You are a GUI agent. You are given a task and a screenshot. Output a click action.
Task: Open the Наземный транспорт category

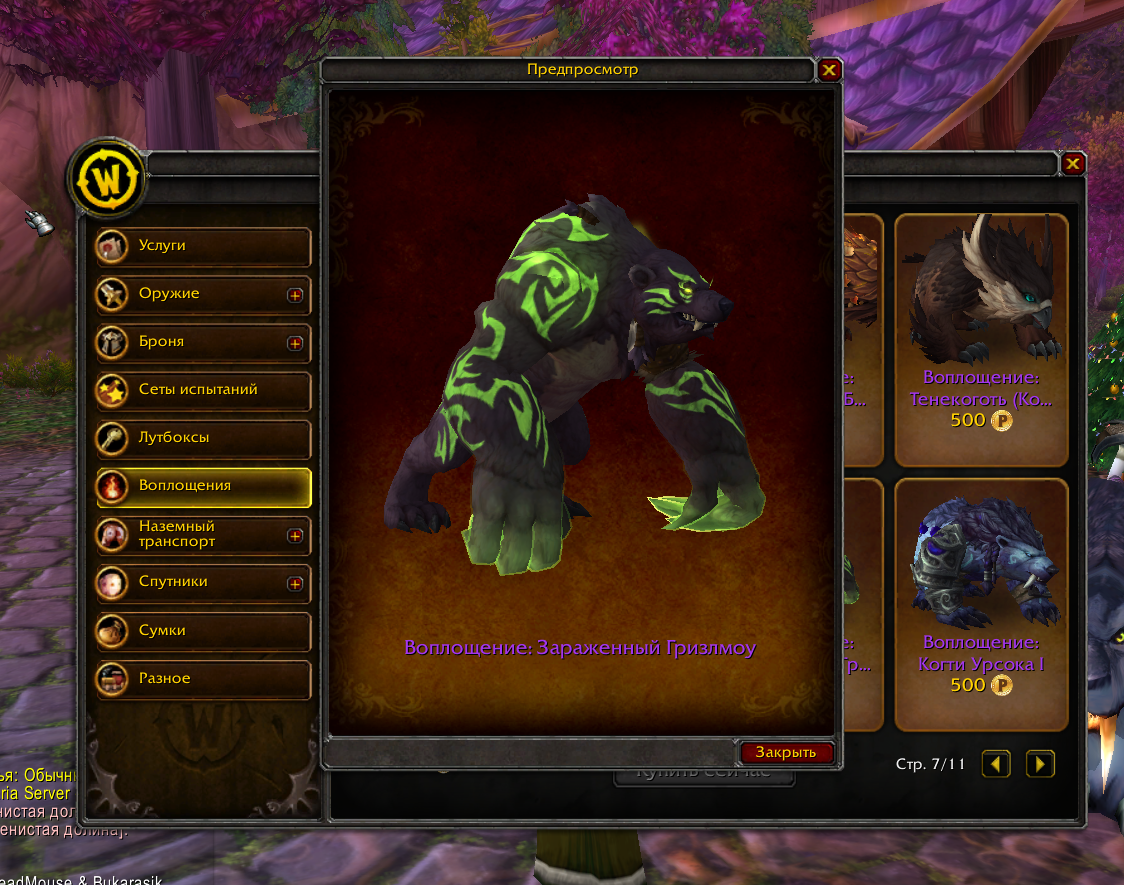click(190, 534)
